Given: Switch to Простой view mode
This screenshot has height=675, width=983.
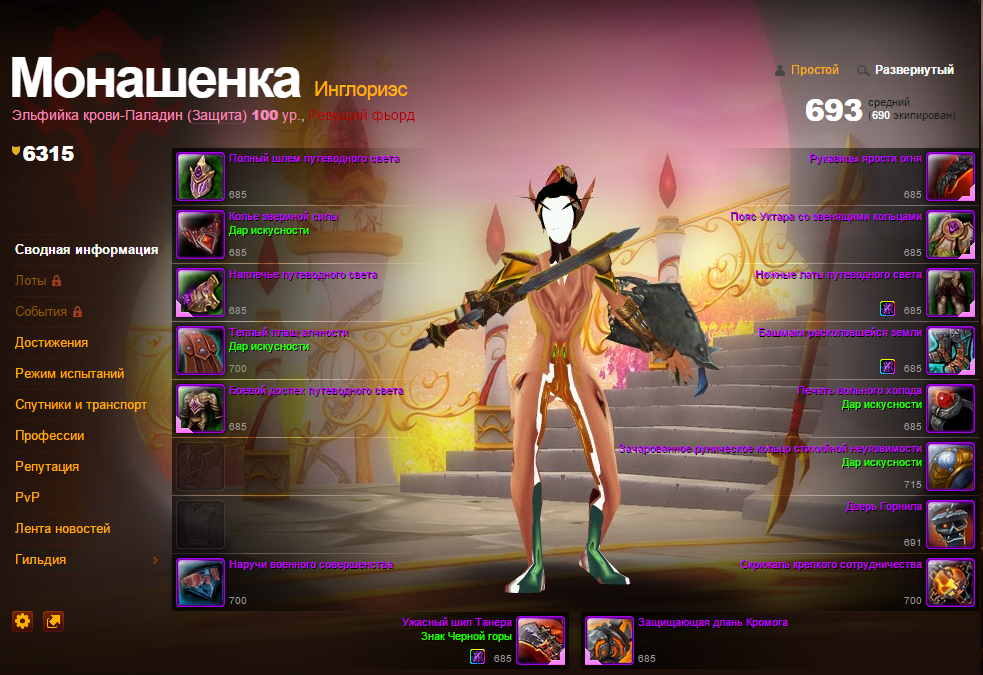Looking at the screenshot, I should point(814,70).
